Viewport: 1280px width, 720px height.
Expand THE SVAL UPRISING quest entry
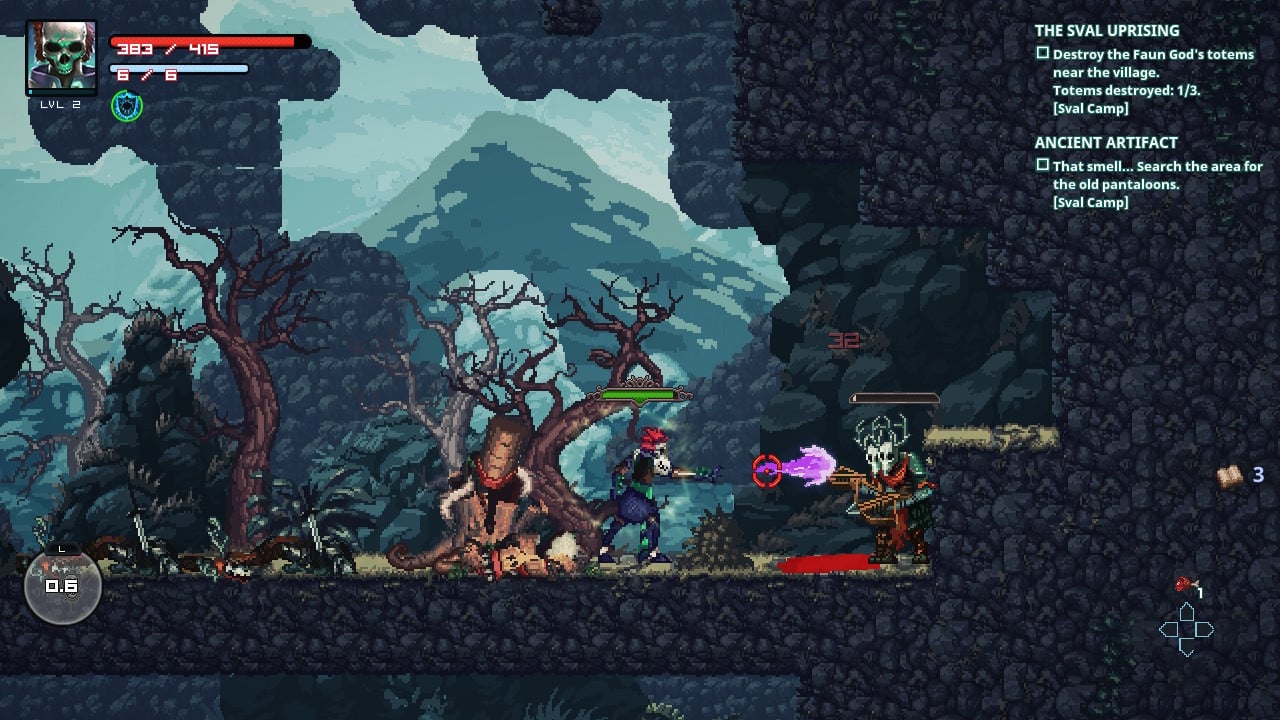pyautogui.click(x=1107, y=30)
